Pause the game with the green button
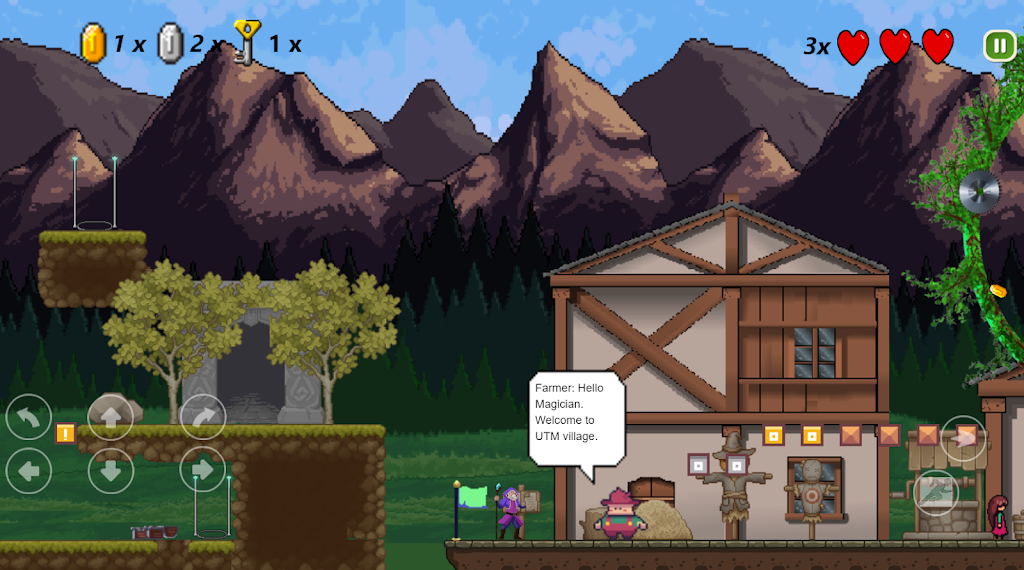This screenshot has width=1024, height=570. pos(999,45)
